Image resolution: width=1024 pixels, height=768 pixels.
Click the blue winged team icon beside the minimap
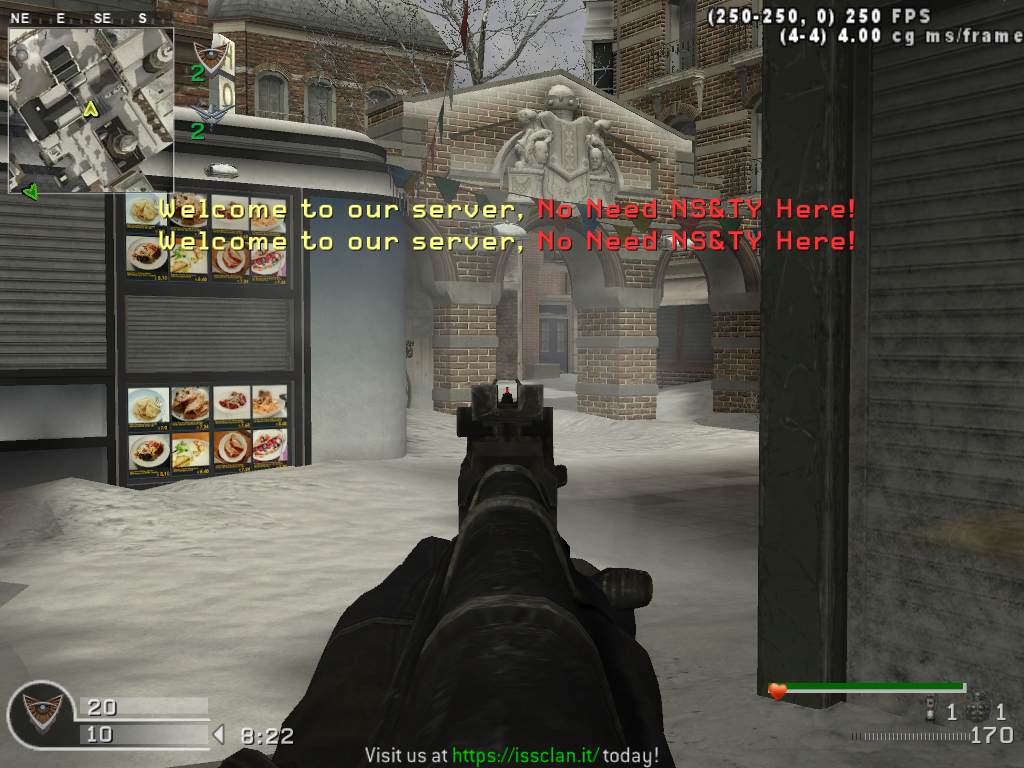coord(211,110)
